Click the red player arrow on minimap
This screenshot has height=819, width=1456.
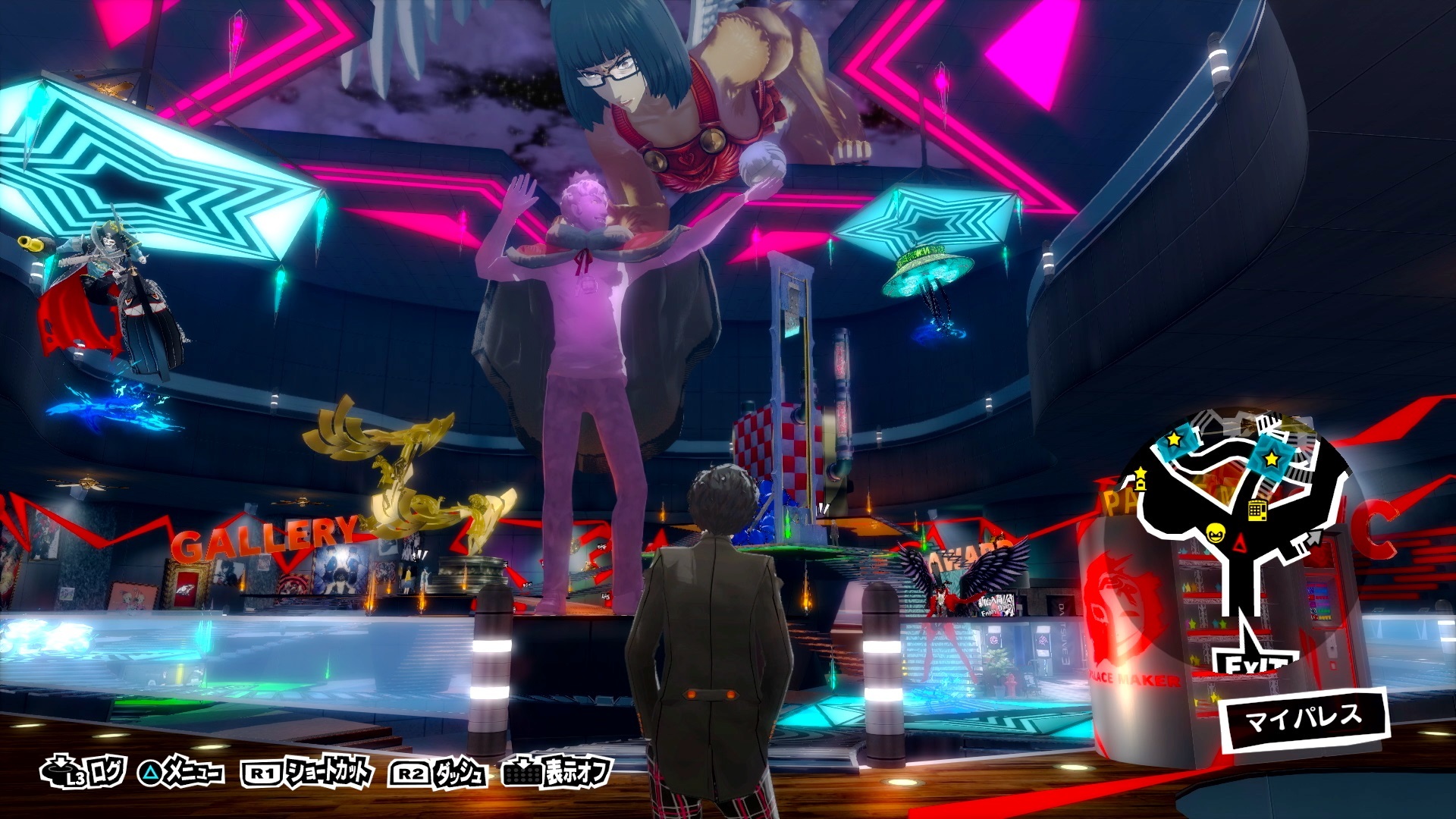coord(1240,542)
